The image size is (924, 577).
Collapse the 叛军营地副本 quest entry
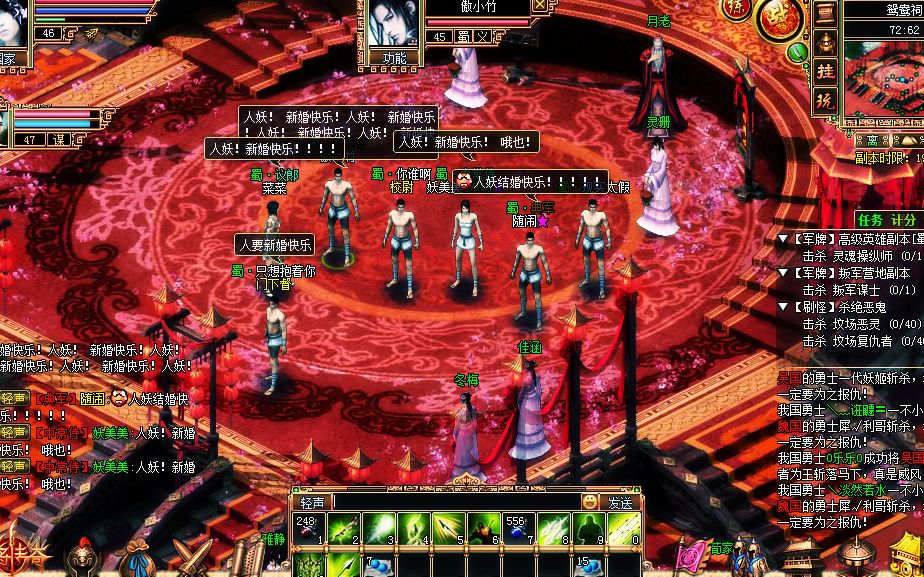(x=783, y=273)
